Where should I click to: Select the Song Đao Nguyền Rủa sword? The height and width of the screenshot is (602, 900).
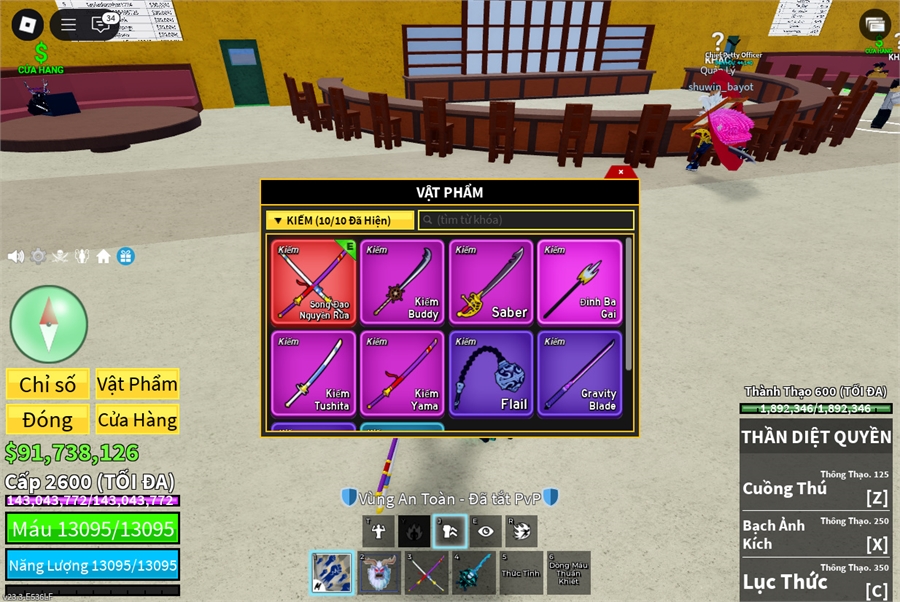tap(314, 281)
